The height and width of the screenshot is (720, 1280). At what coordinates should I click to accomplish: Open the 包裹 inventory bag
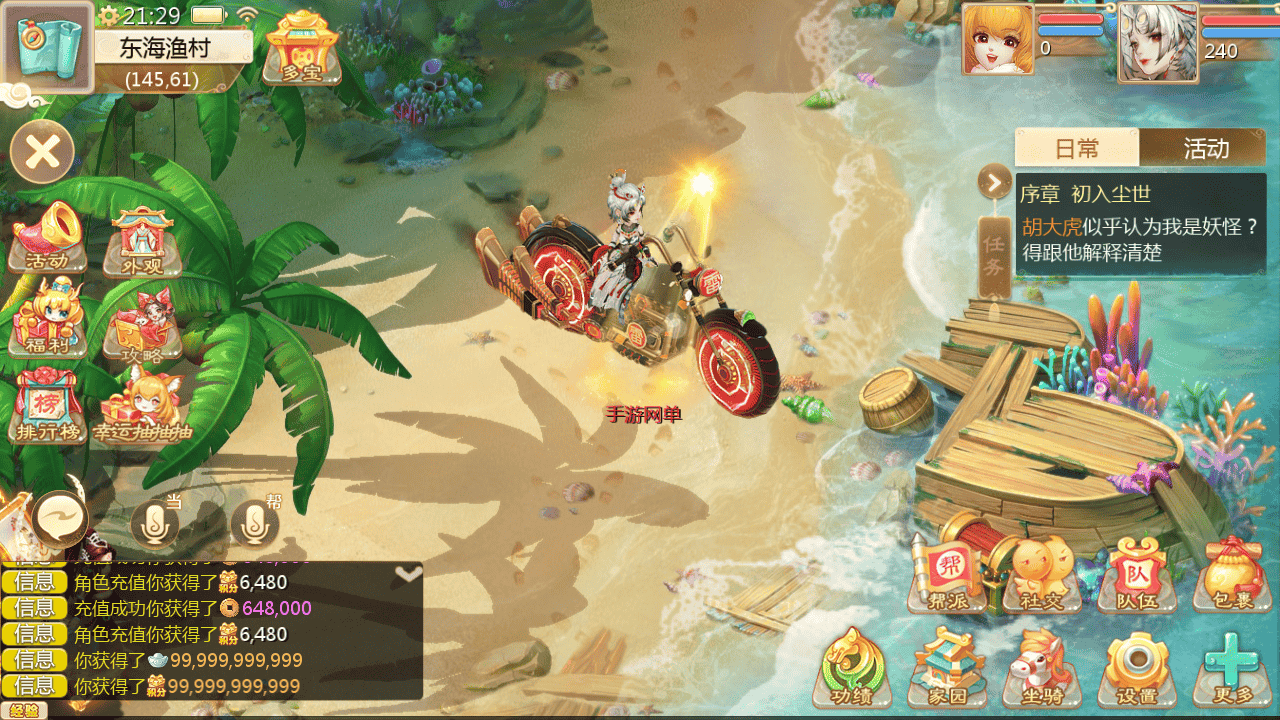coord(1231,574)
